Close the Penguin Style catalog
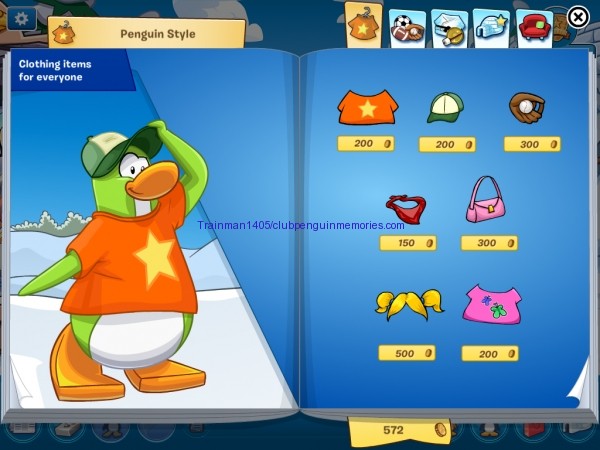Screen dimensions: 600x450 pyautogui.click(x=578, y=17)
